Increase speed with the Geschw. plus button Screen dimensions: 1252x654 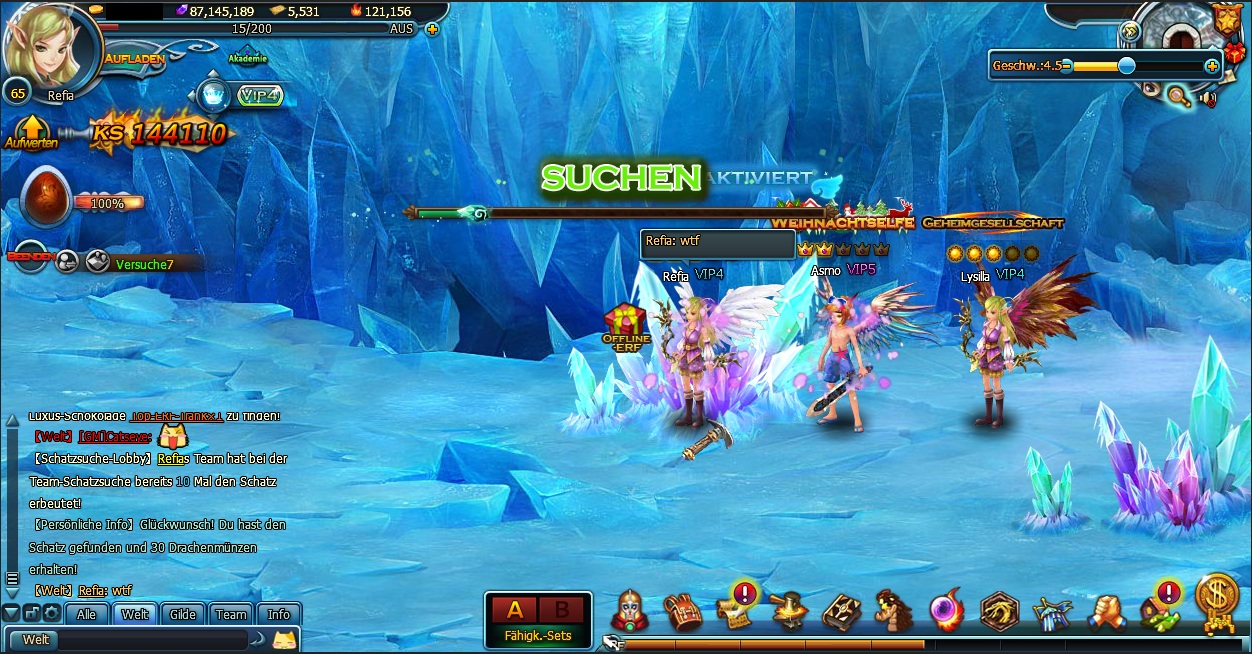tap(1212, 66)
